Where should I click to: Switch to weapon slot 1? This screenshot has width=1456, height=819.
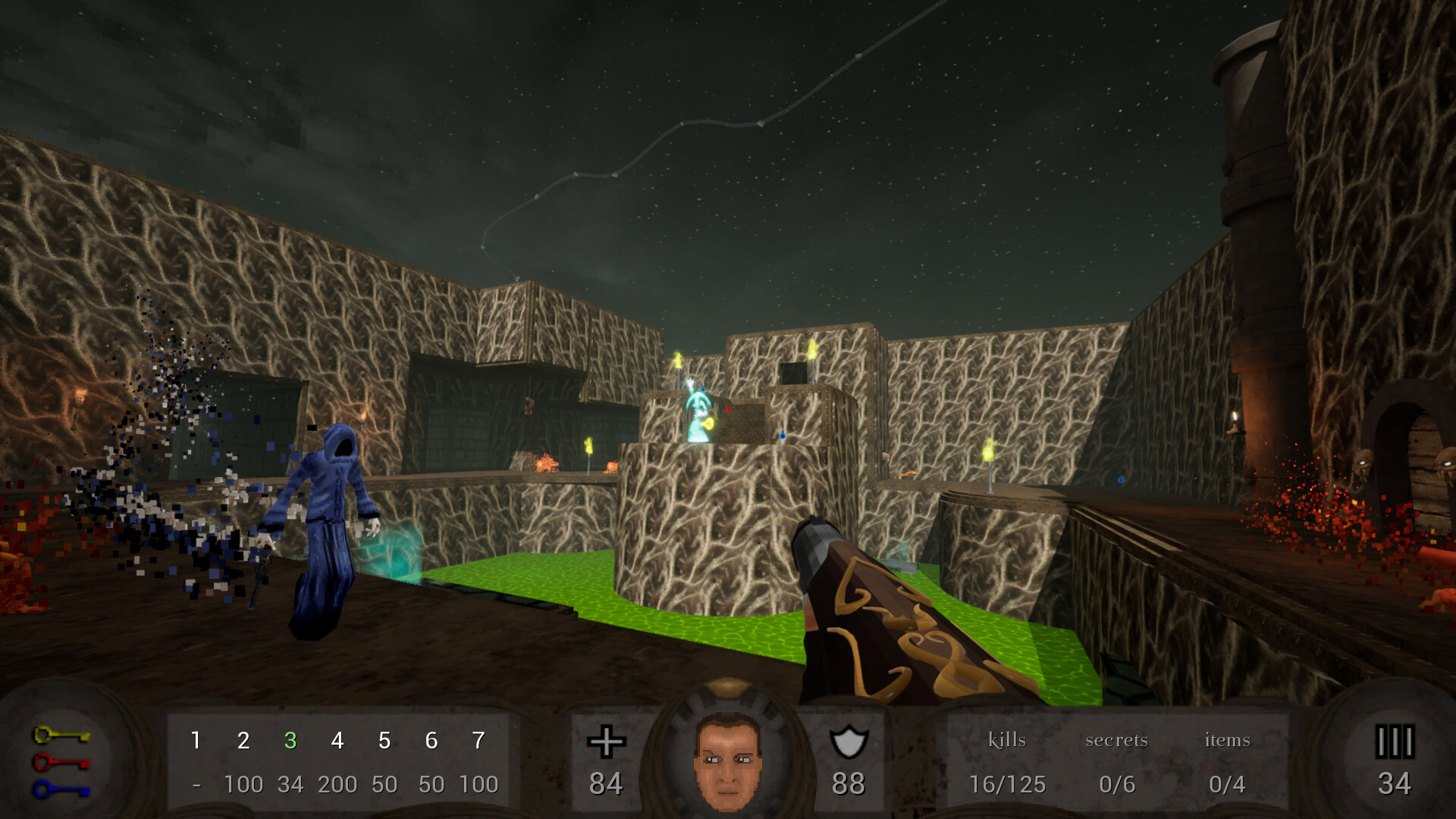(x=196, y=742)
